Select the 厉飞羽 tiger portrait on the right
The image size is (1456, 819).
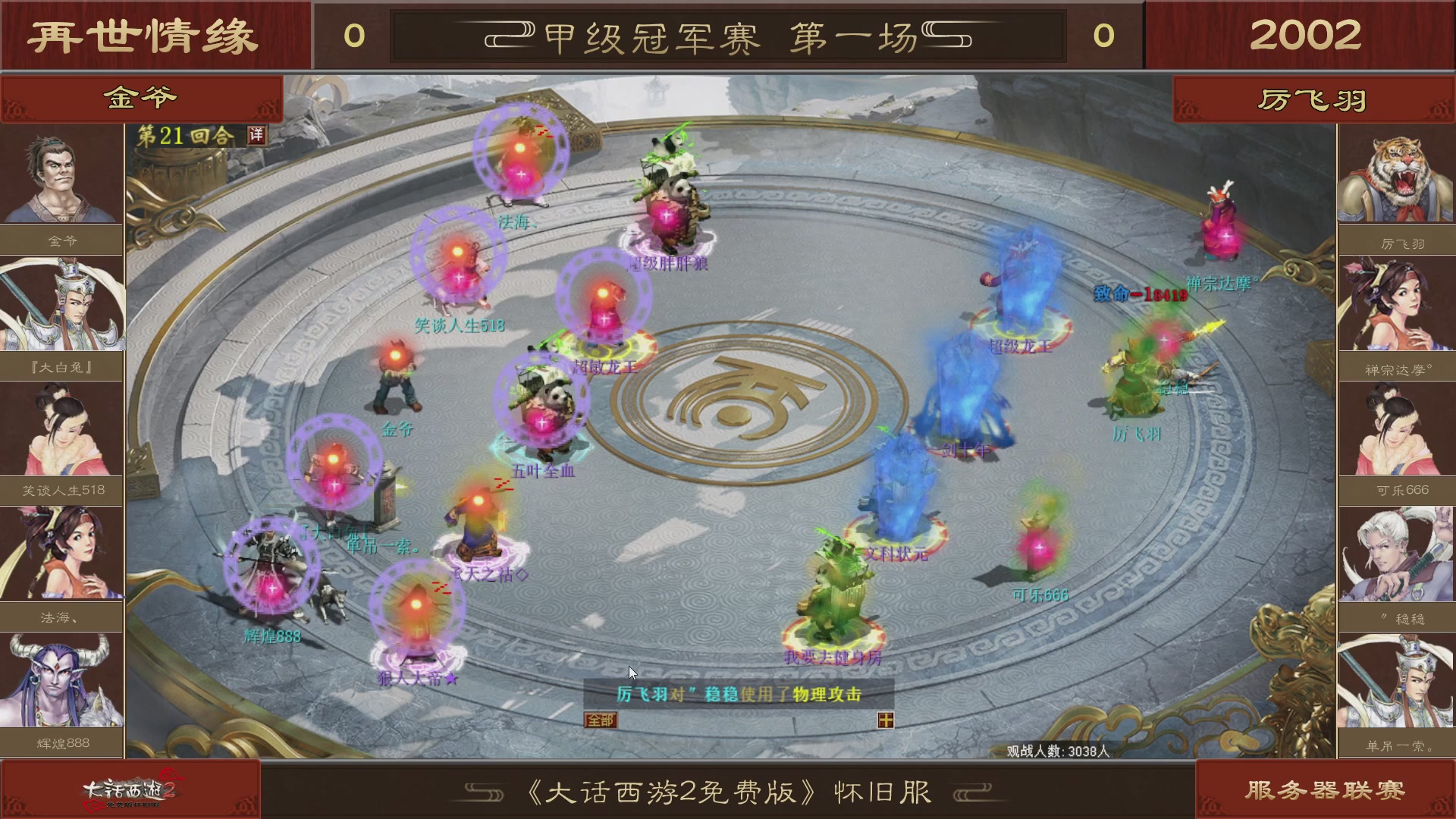point(1395,173)
